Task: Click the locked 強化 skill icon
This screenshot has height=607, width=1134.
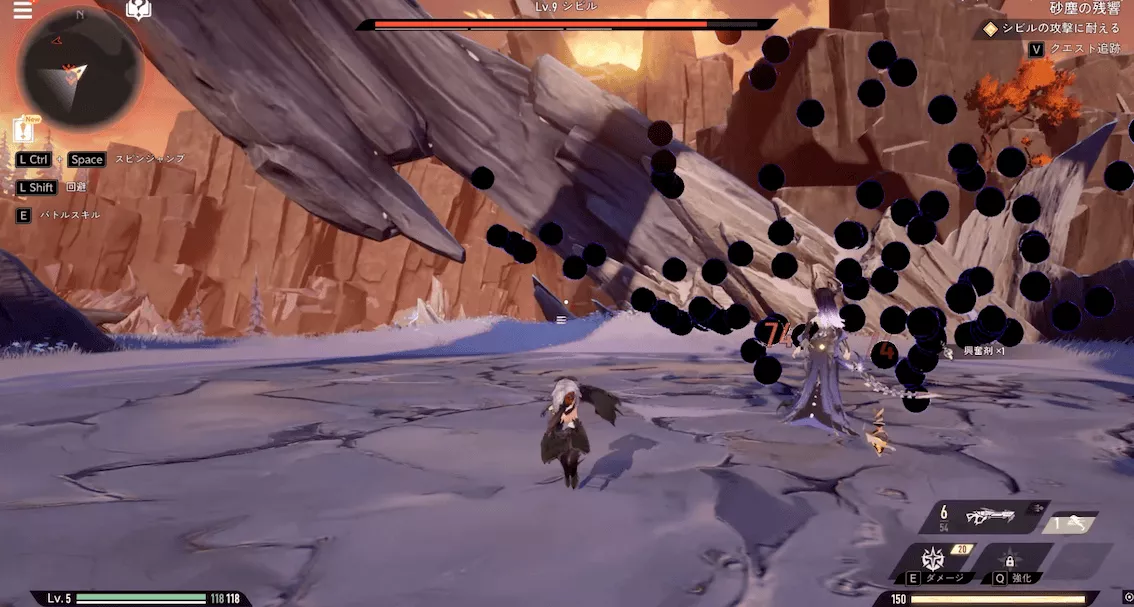Action: (1010, 560)
